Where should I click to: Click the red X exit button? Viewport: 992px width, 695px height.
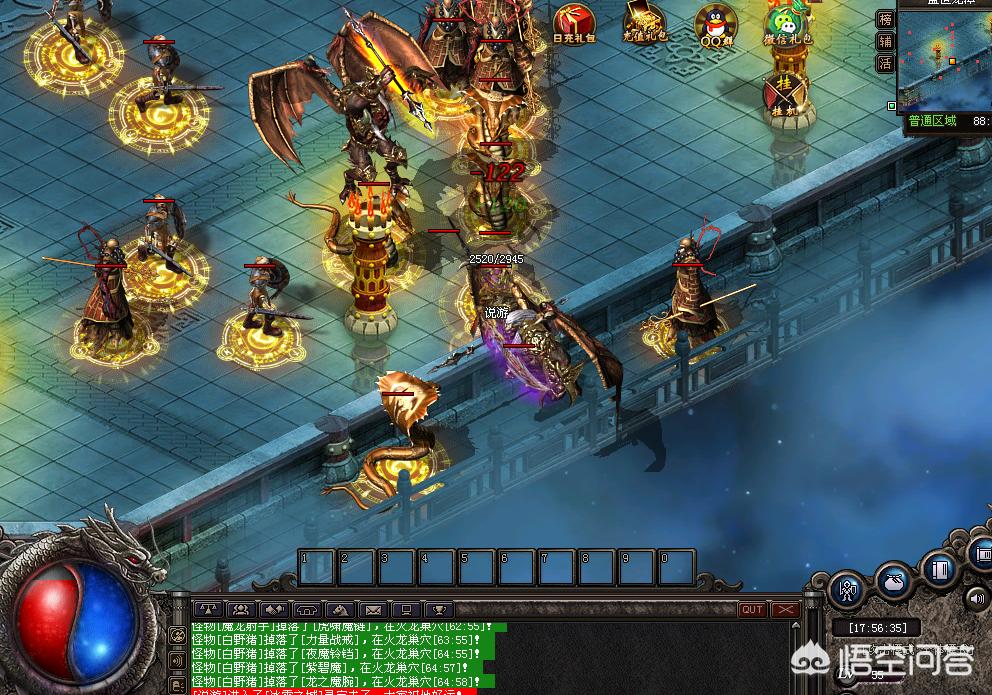tap(785, 609)
